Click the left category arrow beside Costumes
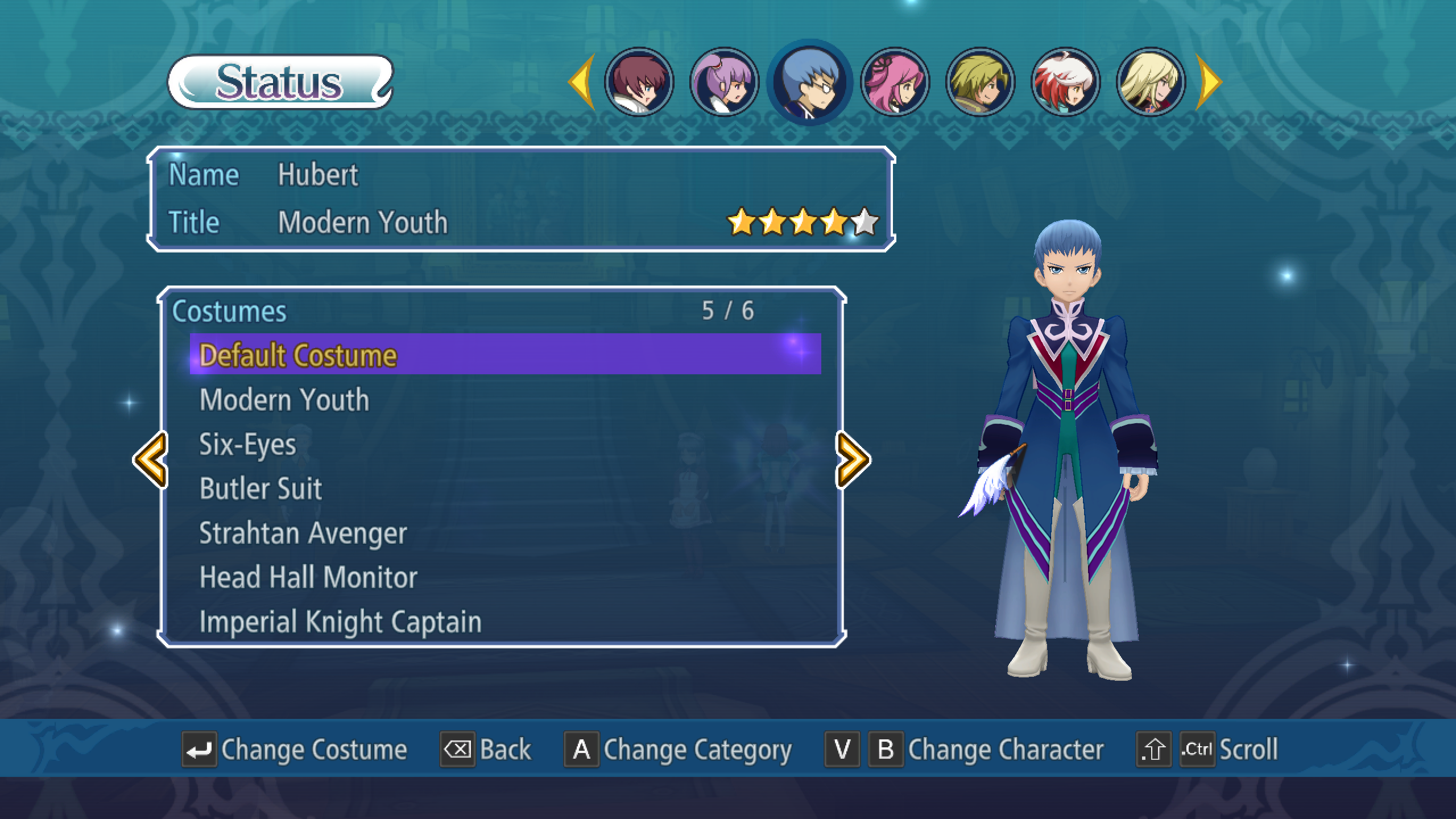Viewport: 1456px width, 819px height. coord(151,460)
